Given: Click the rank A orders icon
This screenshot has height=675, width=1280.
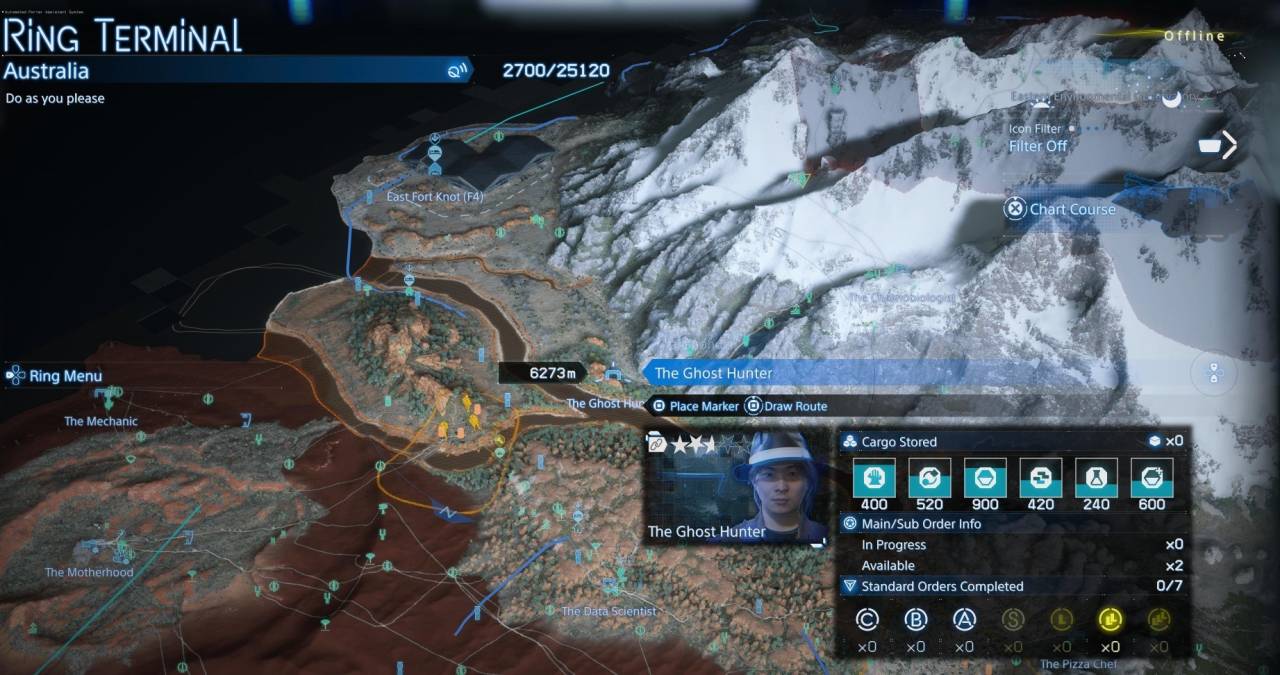Looking at the screenshot, I should pos(964,620).
